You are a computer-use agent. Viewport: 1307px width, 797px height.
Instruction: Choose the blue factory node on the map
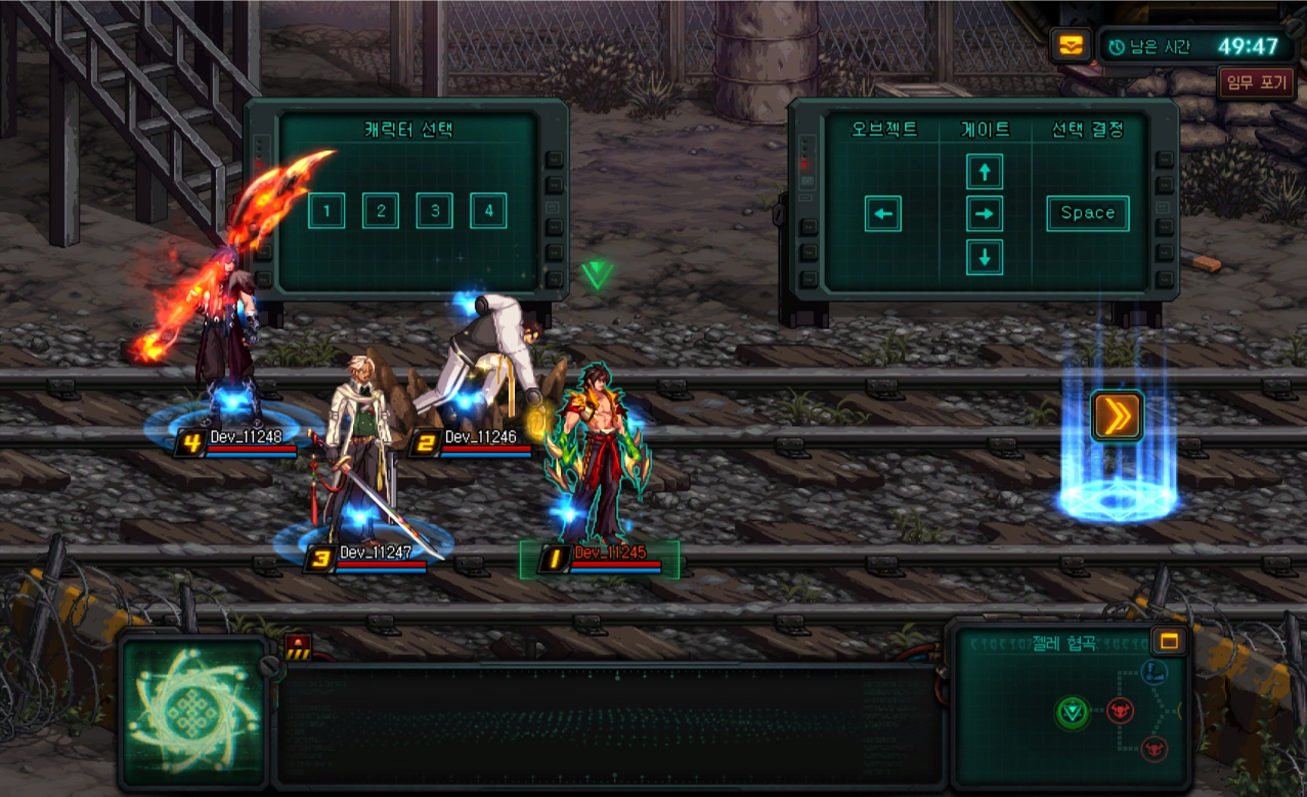(1155, 672)
